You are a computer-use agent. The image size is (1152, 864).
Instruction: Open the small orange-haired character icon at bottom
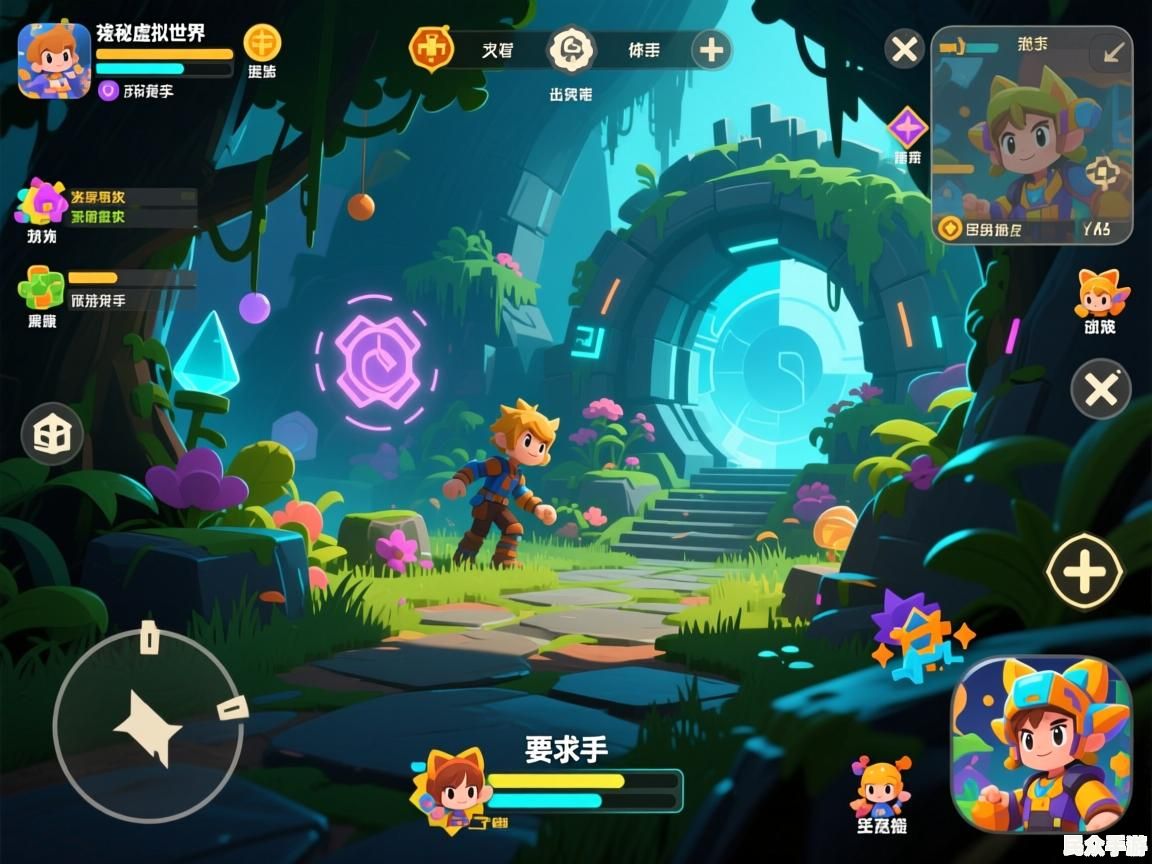881,787
